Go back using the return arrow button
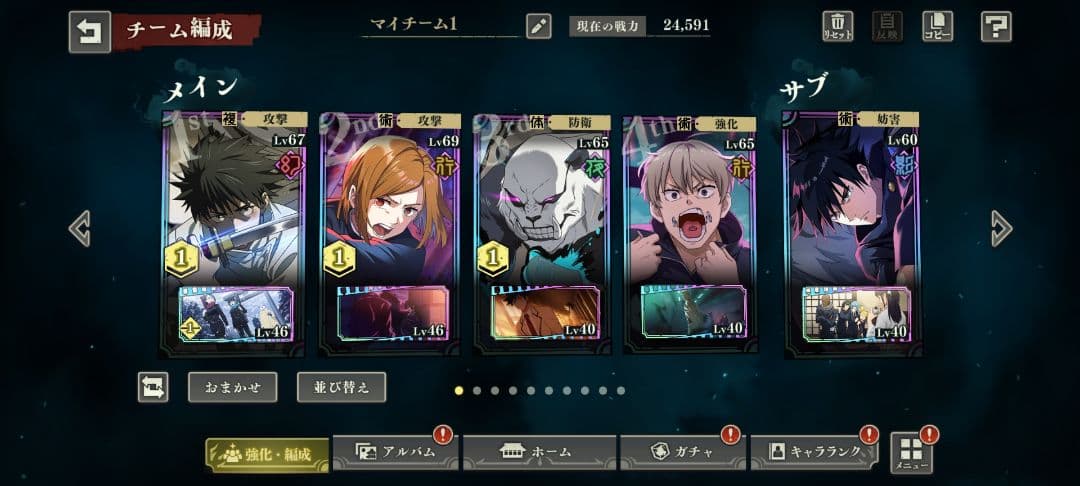This screenshot has width=1080, height=486. [x=89, y=31]
